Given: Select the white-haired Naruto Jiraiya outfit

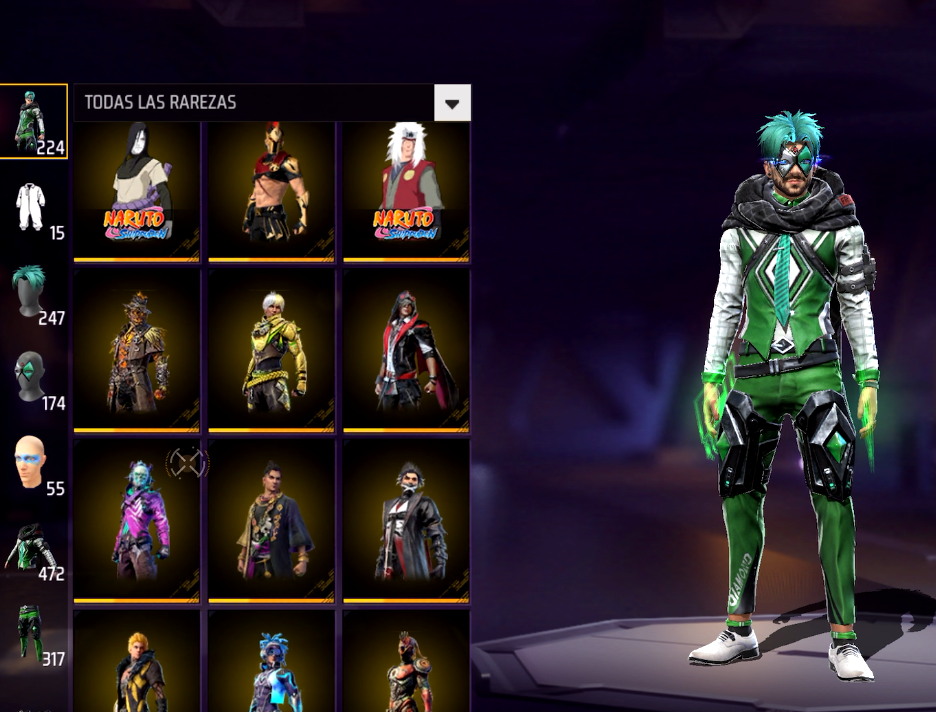Looking at the screenshot, I should 406,191.
